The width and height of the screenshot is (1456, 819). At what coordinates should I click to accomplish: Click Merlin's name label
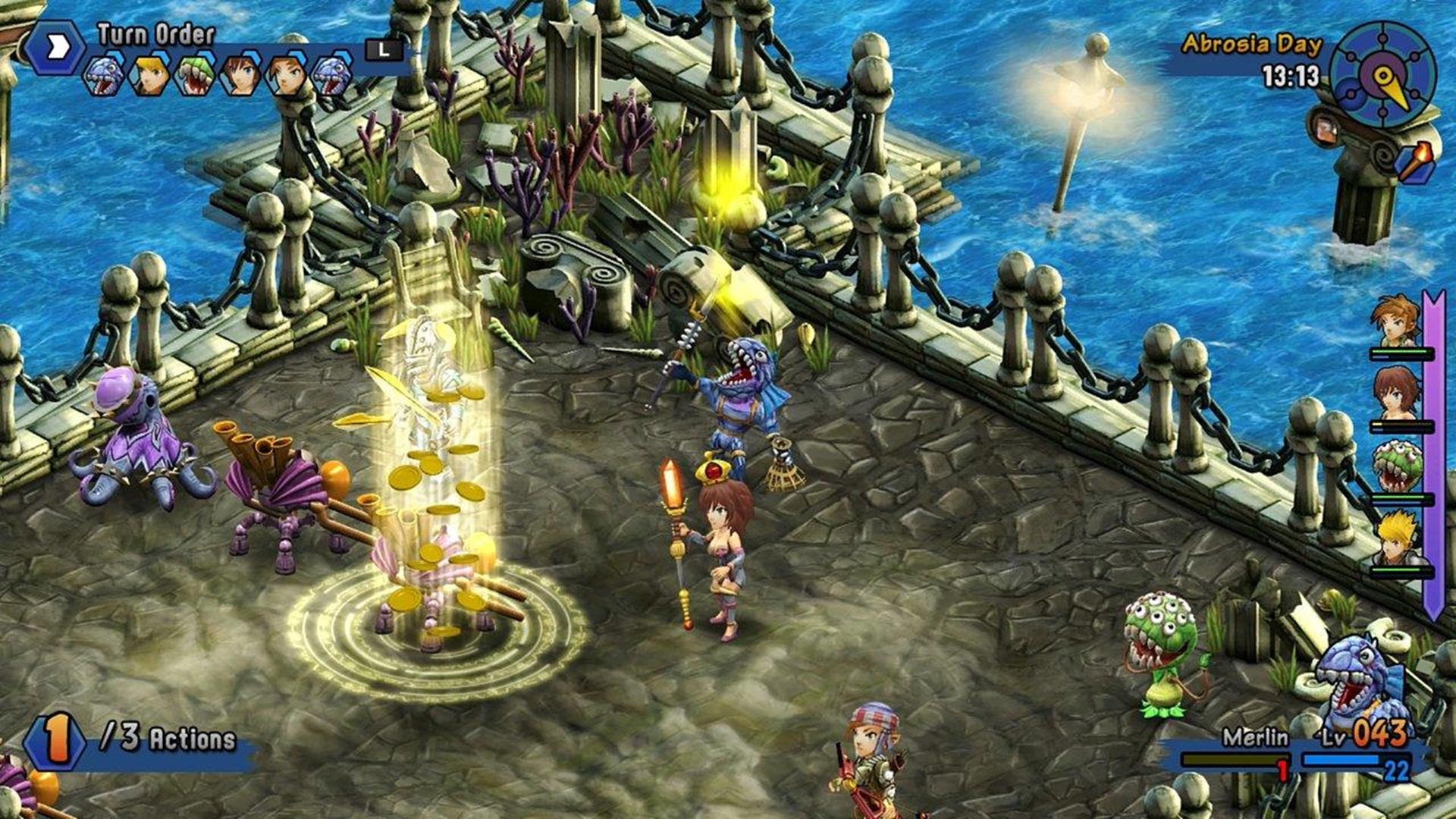(x=1254, y=736)
